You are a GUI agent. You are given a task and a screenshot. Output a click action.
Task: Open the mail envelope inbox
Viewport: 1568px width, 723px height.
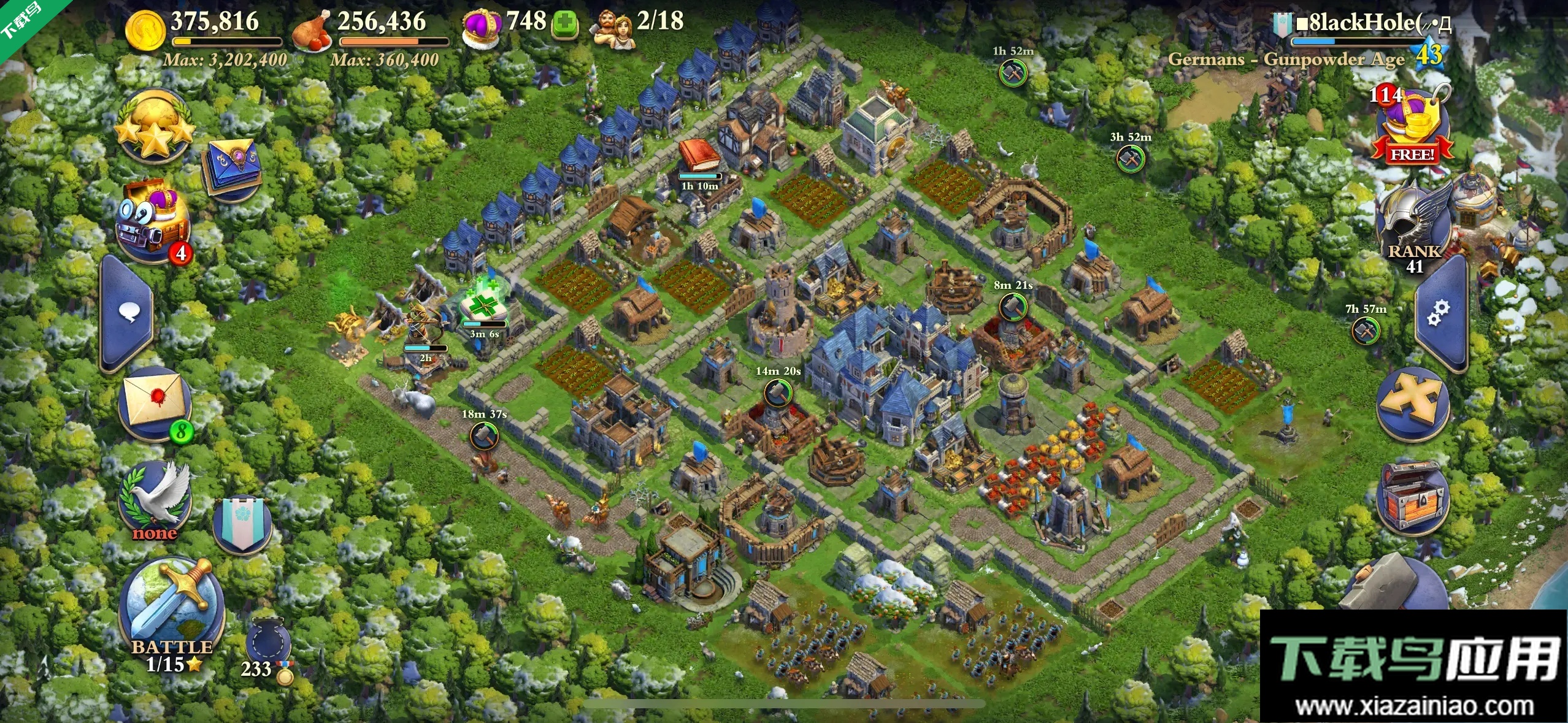pyautogui.click(x=156, y=402)
